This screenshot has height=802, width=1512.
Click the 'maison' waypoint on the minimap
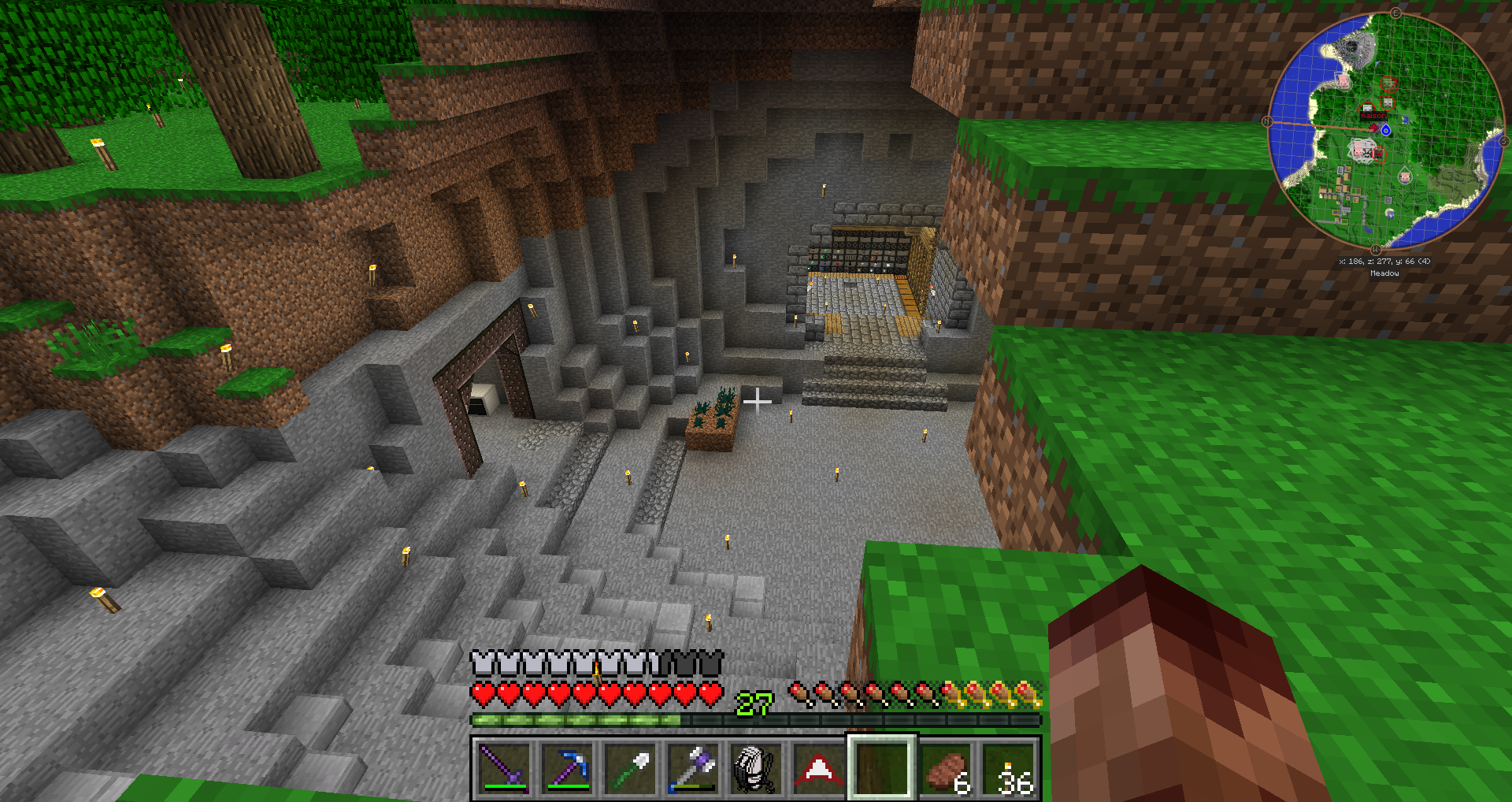tap(1373, 116)
